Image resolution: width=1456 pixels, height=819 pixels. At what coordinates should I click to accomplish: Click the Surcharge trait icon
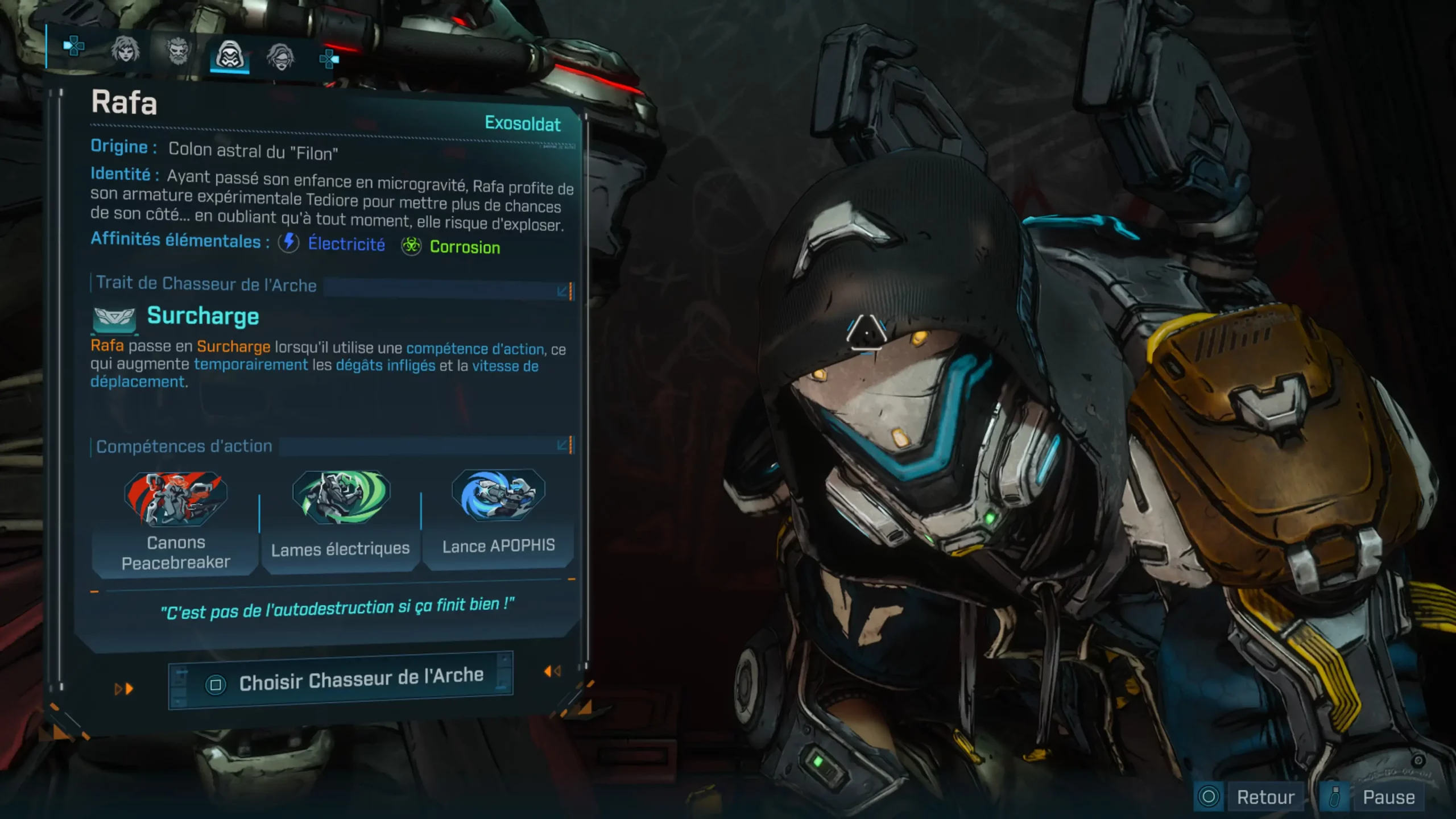[114, 319]
